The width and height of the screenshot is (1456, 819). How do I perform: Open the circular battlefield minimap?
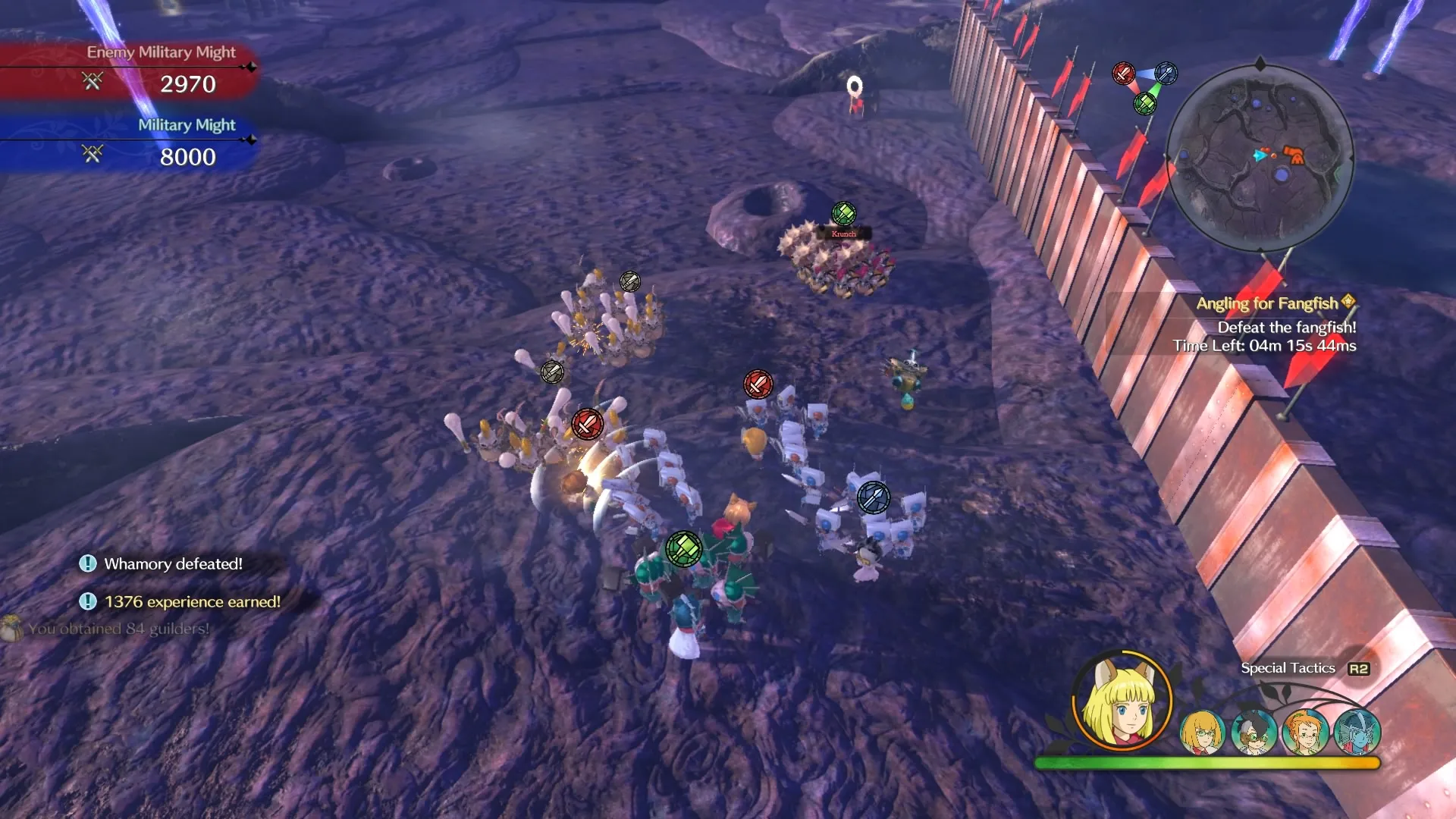(x=1260, y=158)
